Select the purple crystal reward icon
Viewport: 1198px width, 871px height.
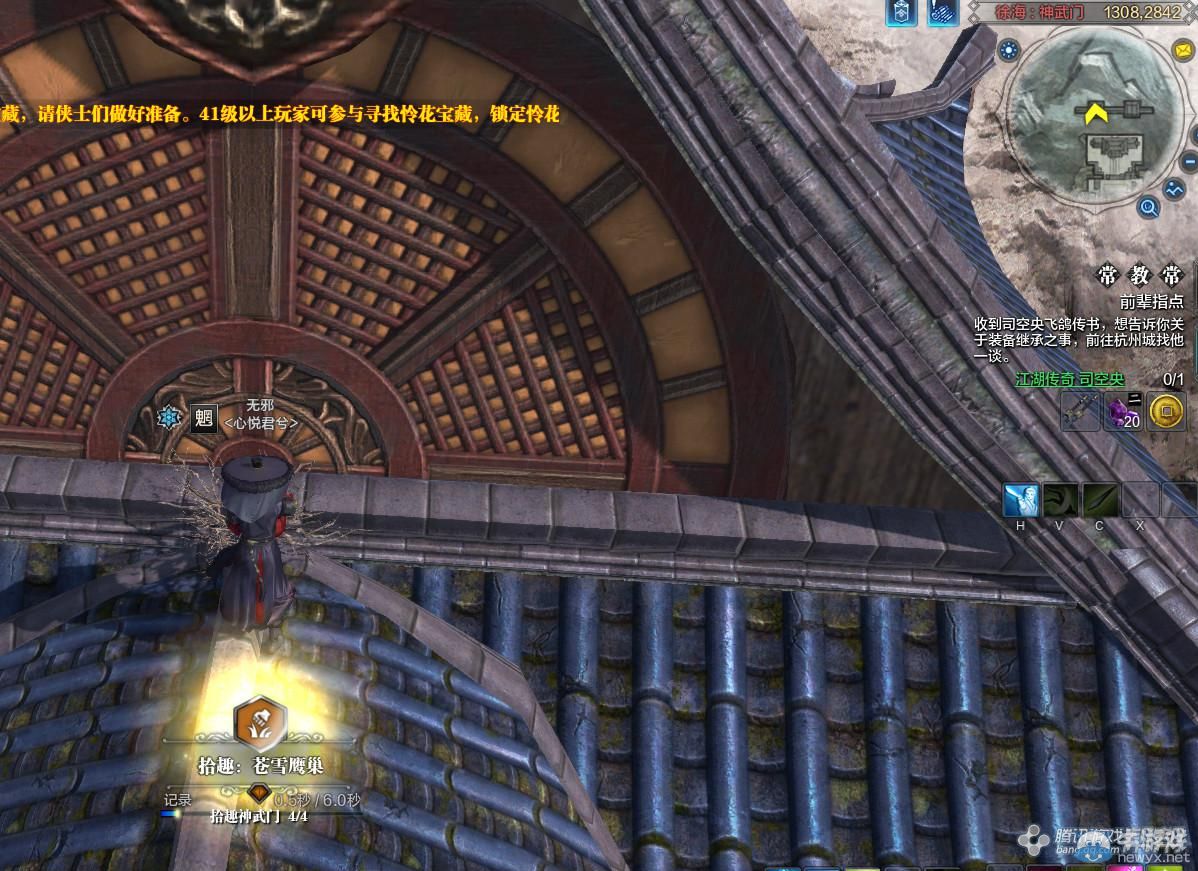tap(1122, 410)
